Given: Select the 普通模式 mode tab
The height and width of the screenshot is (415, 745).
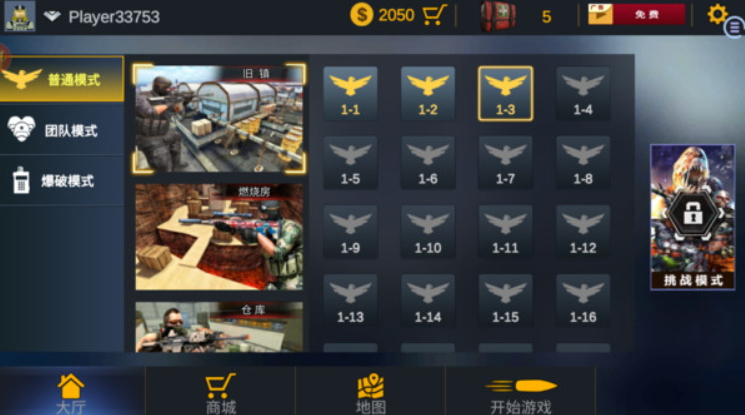Looking at the screenshot, I should coord(62,79).
